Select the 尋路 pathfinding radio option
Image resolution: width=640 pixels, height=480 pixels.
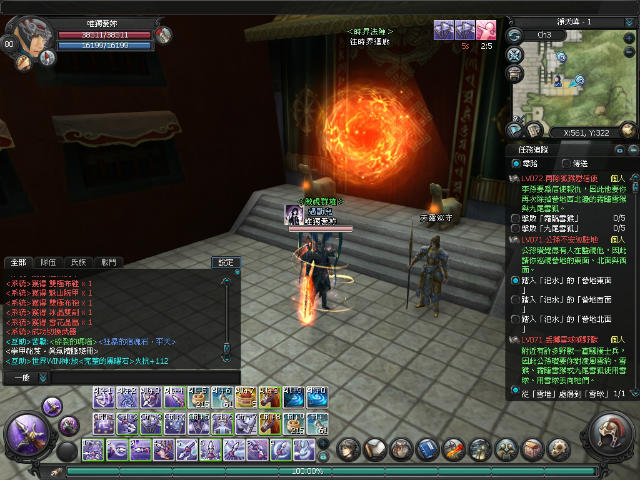[516, 163]
